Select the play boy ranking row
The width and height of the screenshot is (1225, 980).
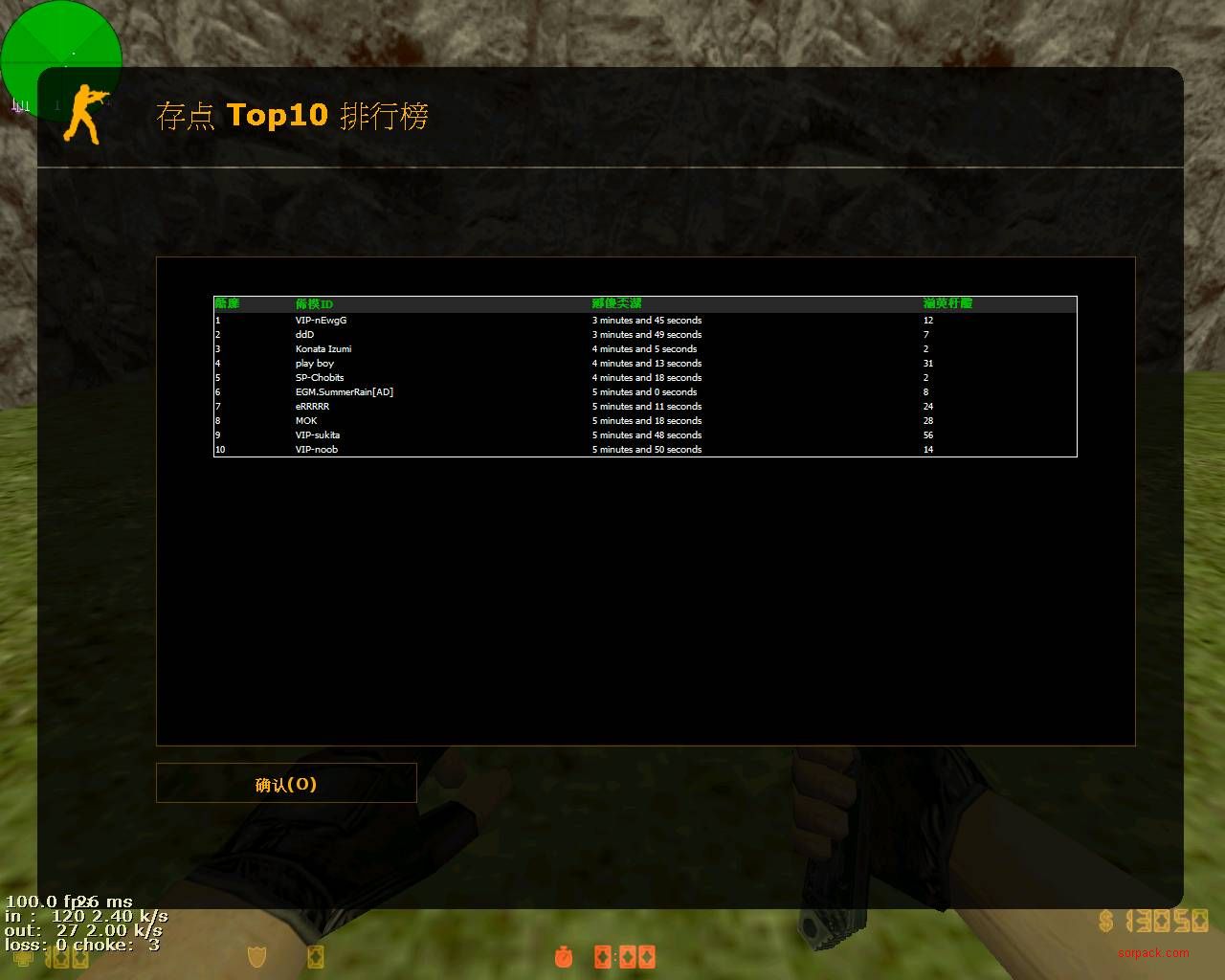click(315, 364)
